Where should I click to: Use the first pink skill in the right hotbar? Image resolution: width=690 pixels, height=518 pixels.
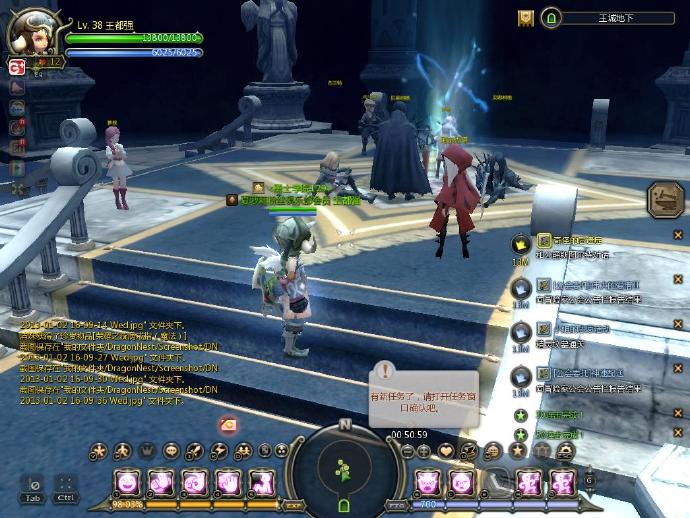[427, 483]
